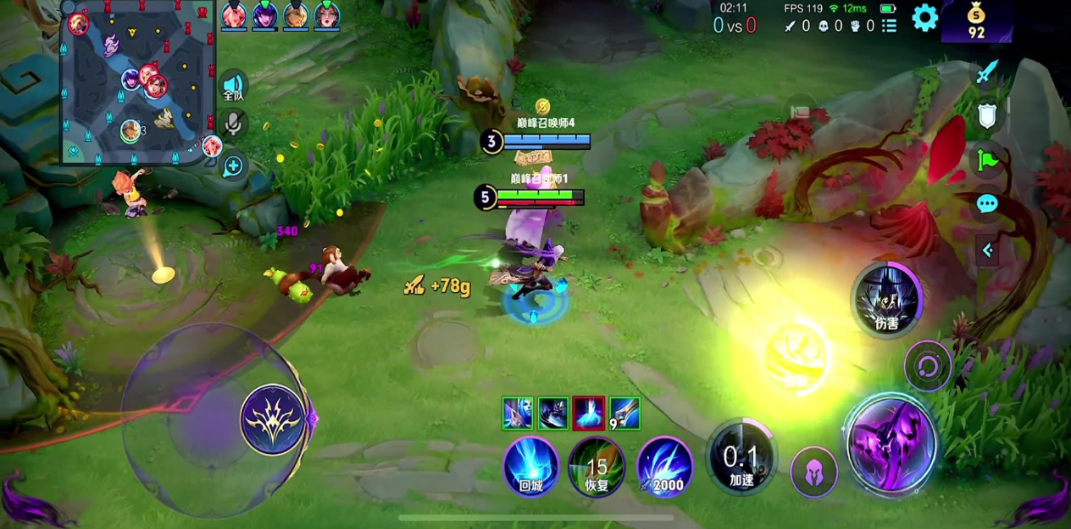Open the scoreboard list icon
1071x529 pixels.
(889, 26)
